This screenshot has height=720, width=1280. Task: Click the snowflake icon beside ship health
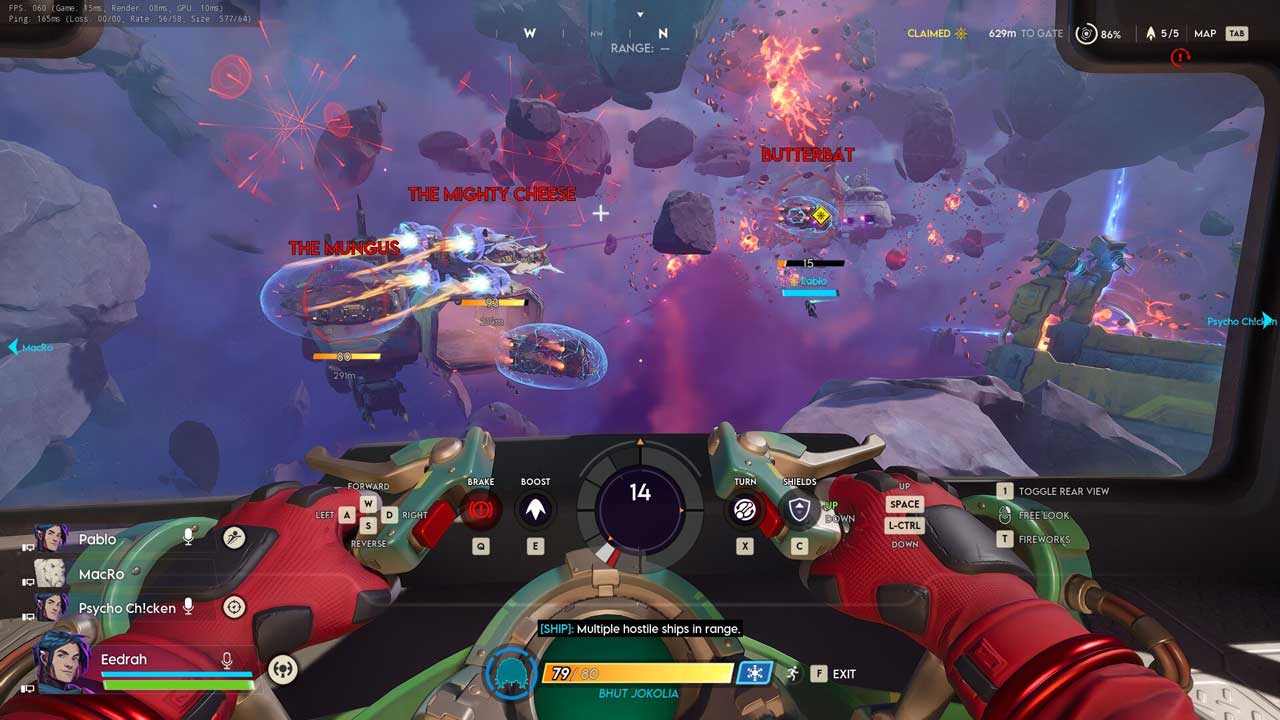[754, 673]
